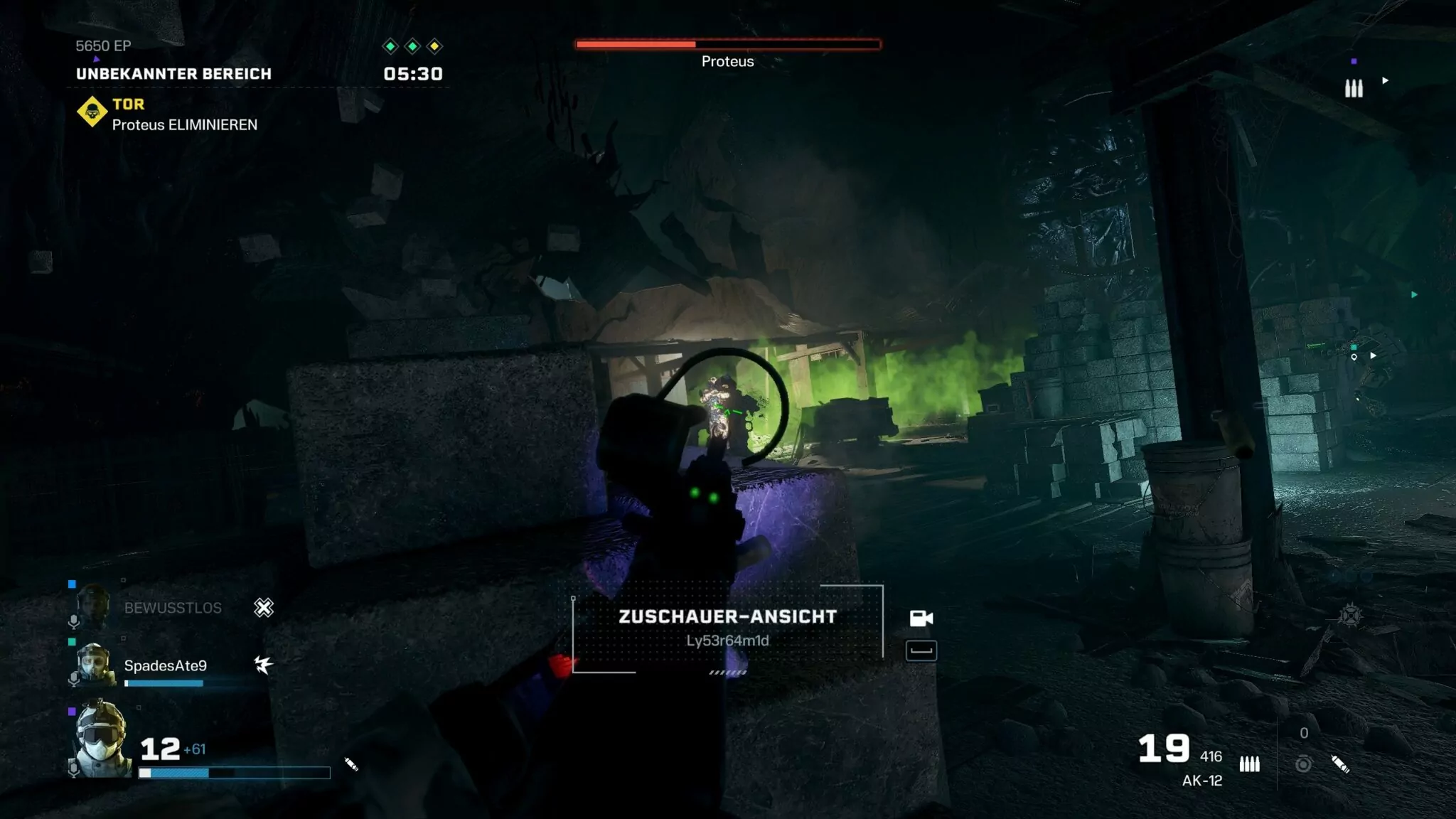Click the spectator camera icon
The width and height of the screenshot is (1456, 819).
pyautogui.click(x=921, y=619)
